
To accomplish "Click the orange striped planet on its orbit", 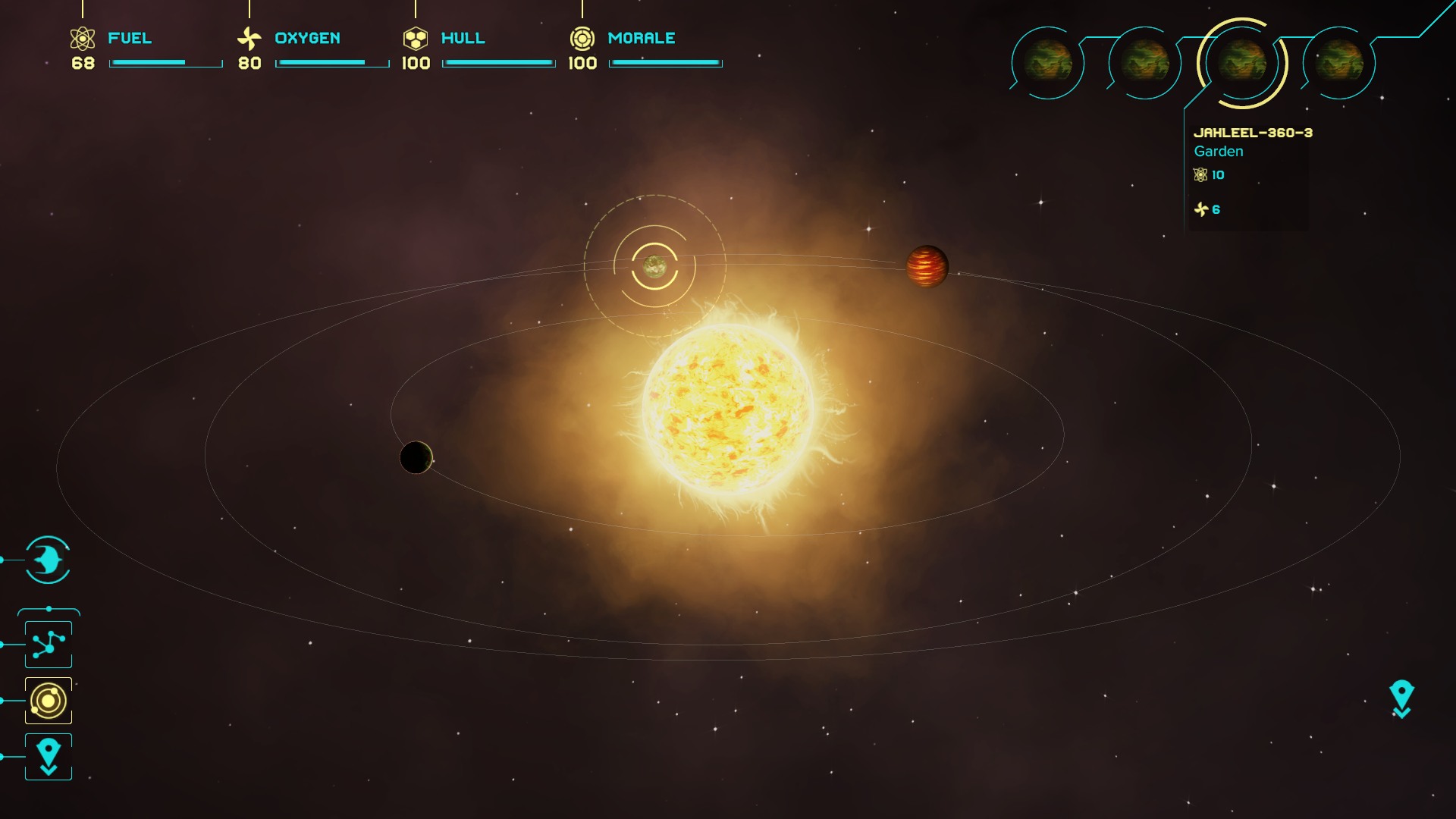I will pos(927,268).
